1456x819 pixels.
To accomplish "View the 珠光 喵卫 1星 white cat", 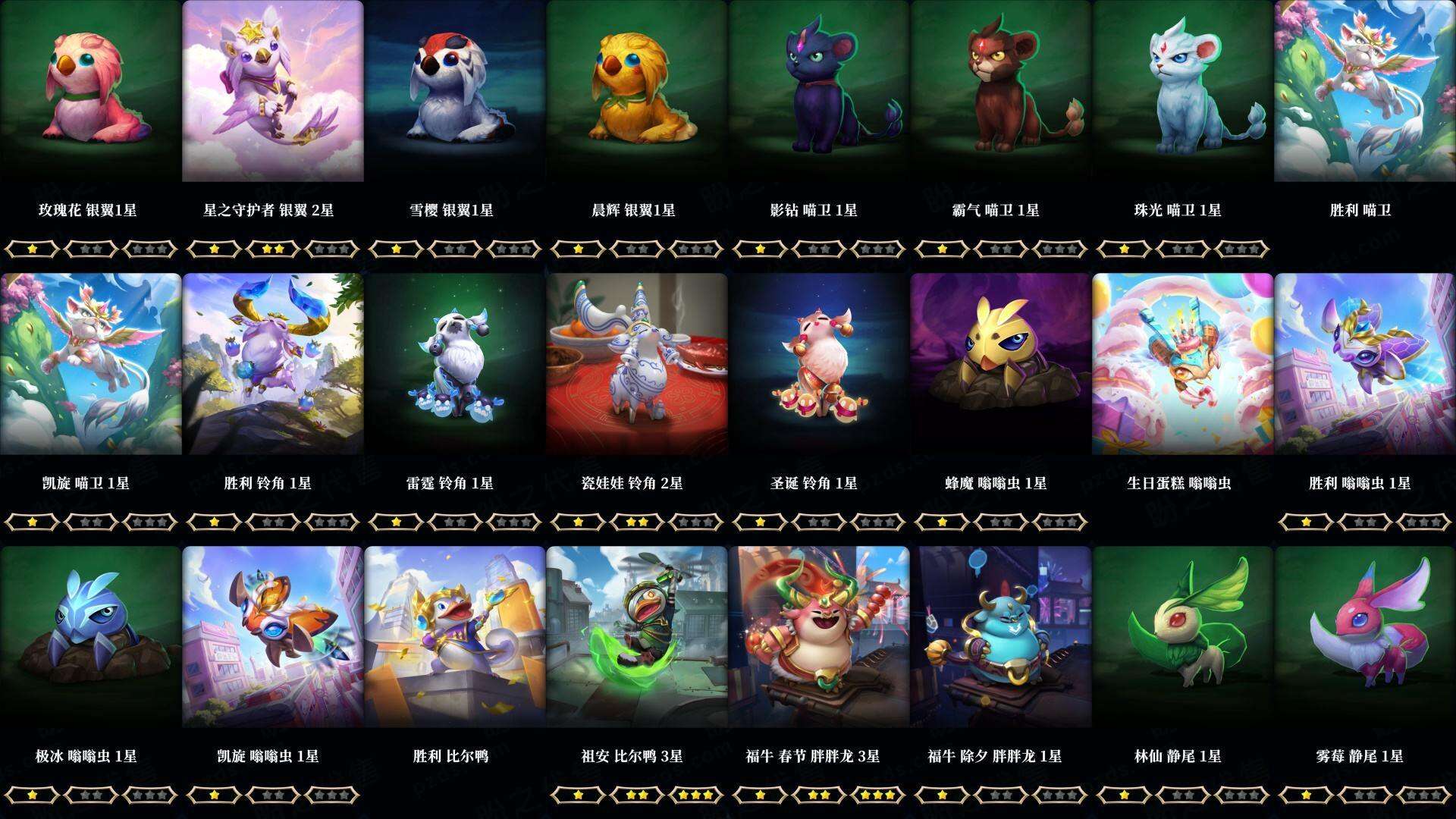I will (1183, 99).
